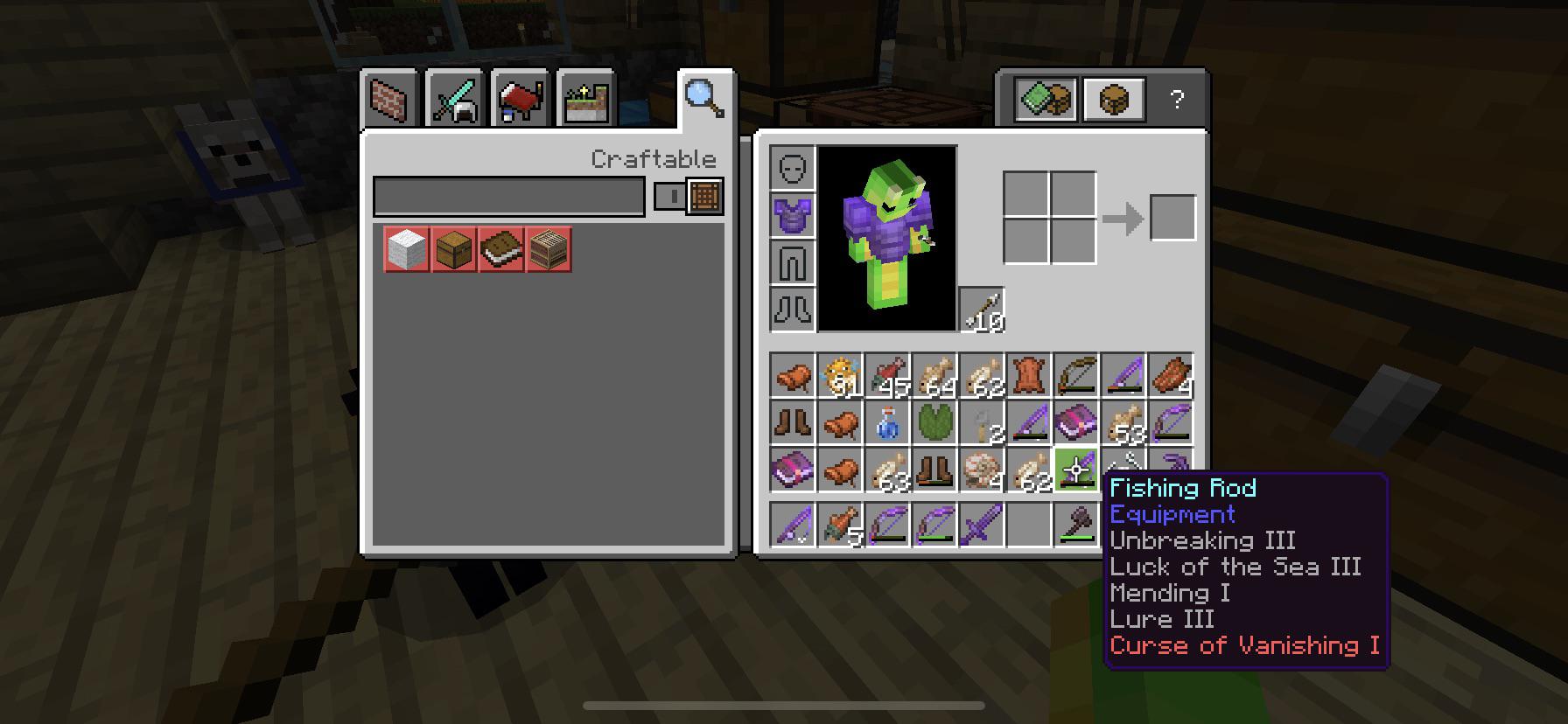Select the netherite sword in the hotbar
Viewport: 1568px width, 724px height.
(981, 525)
